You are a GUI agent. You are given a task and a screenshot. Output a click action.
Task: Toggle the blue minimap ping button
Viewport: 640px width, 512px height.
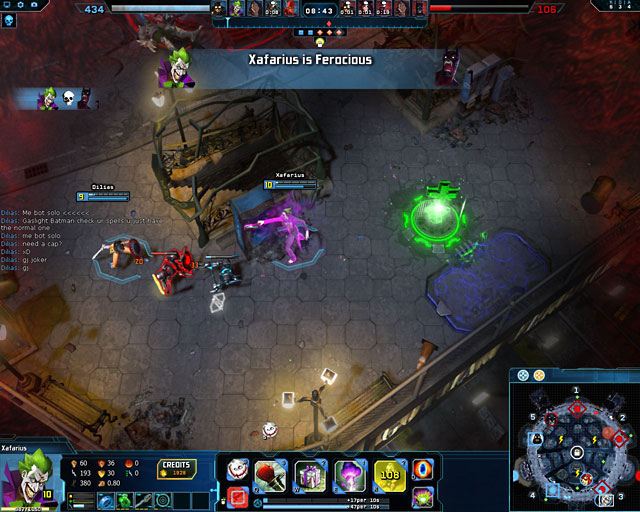(x=523, y=376)
